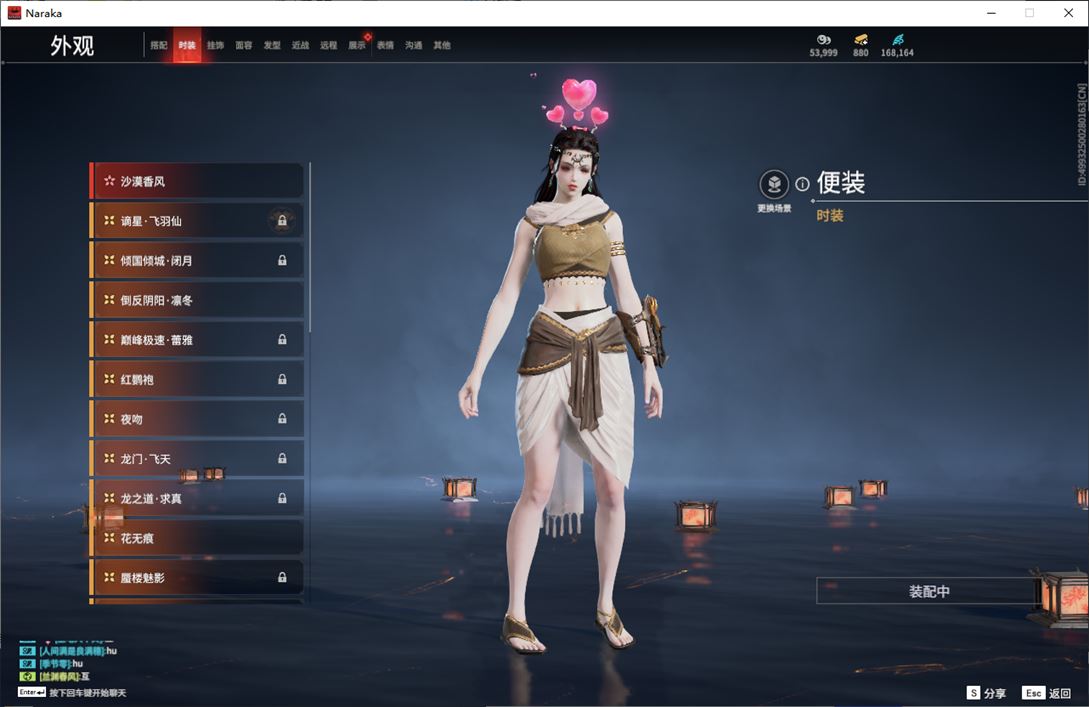1089x707 pixels.
Task: Select the 倾国倾城·闭月 outfit
Action: (x=197, y=261)
